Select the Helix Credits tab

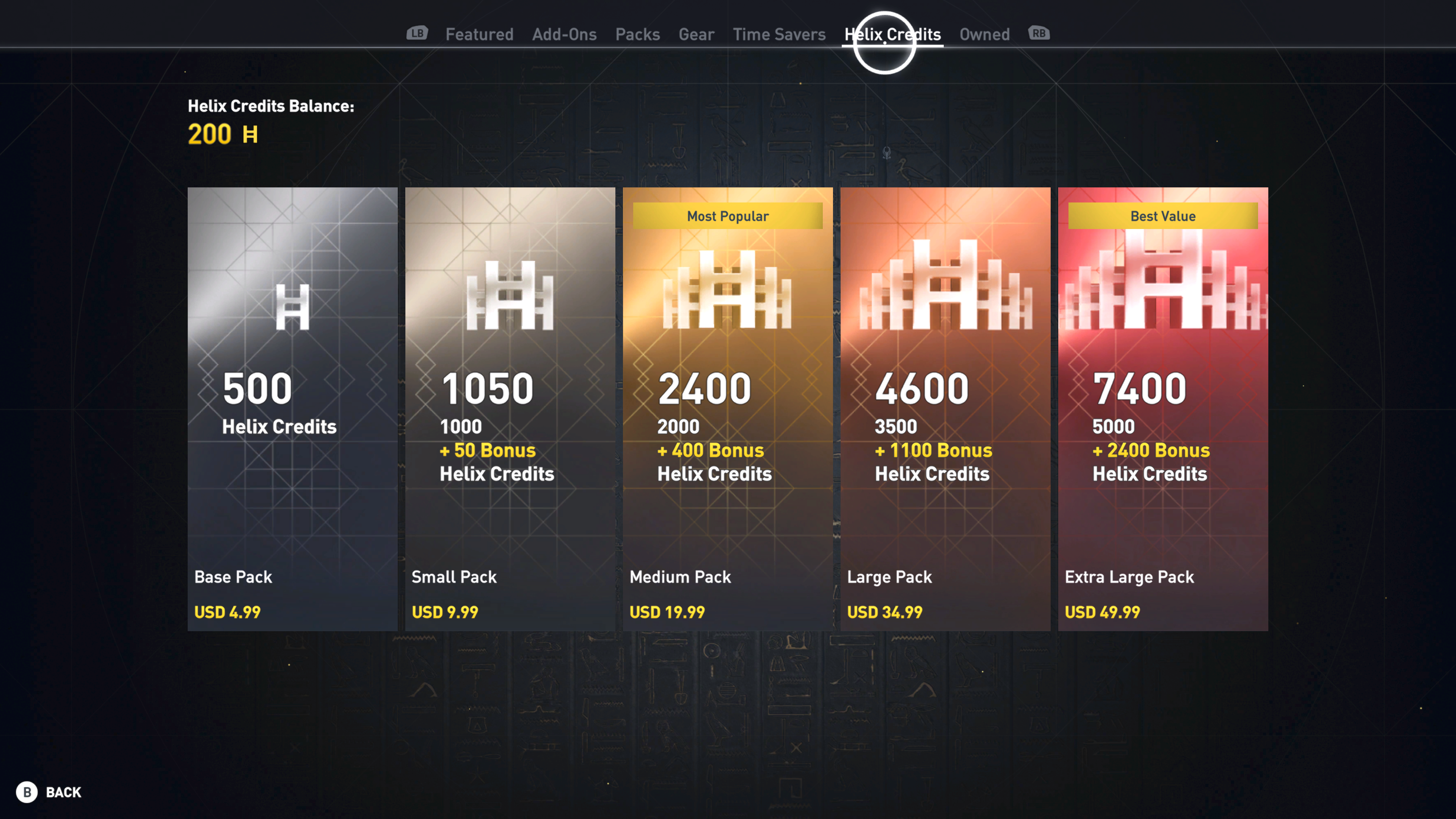click(x=892, y=35)
